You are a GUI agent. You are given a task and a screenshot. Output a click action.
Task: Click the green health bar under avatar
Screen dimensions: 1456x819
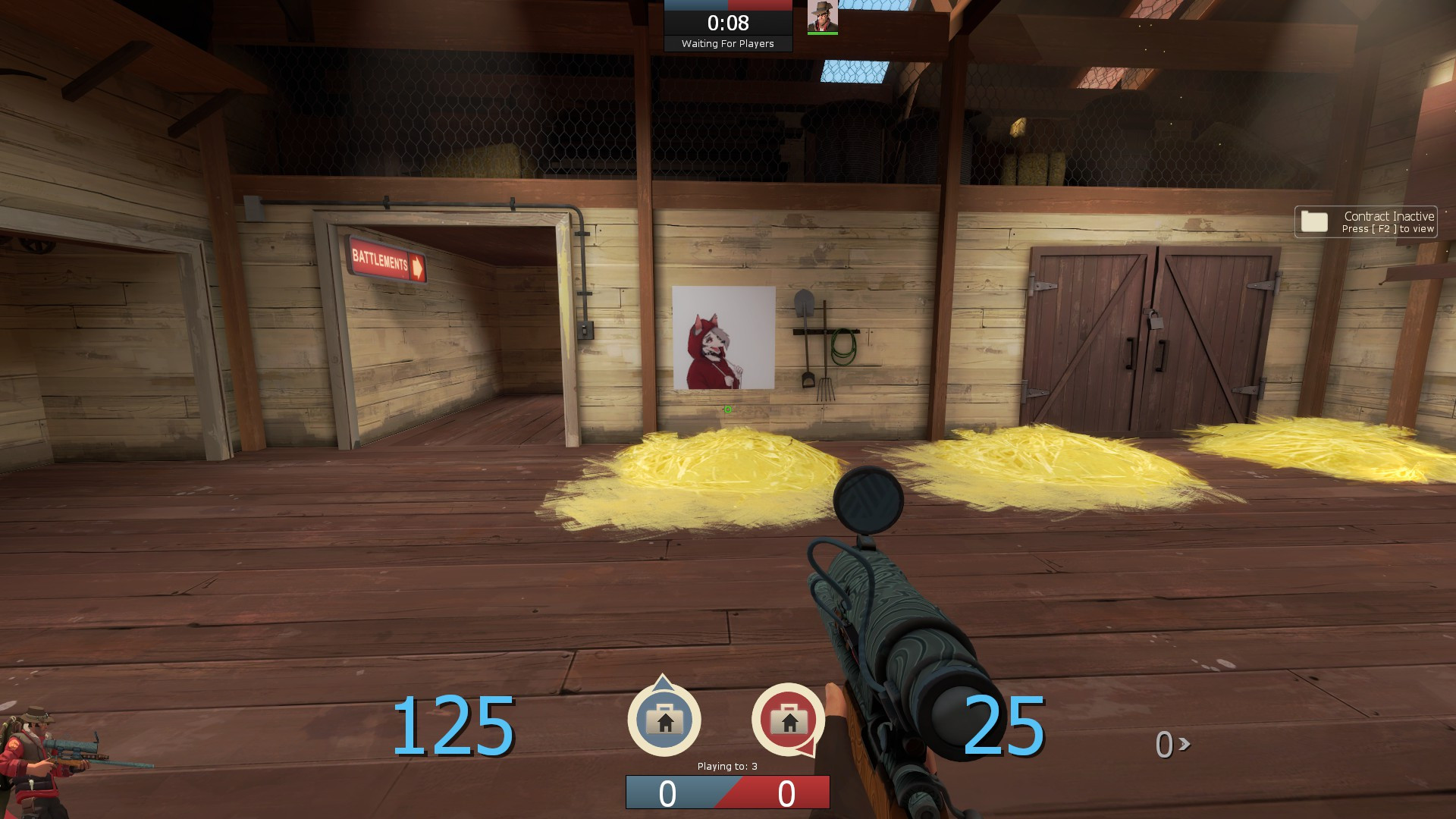pos(823,33)
